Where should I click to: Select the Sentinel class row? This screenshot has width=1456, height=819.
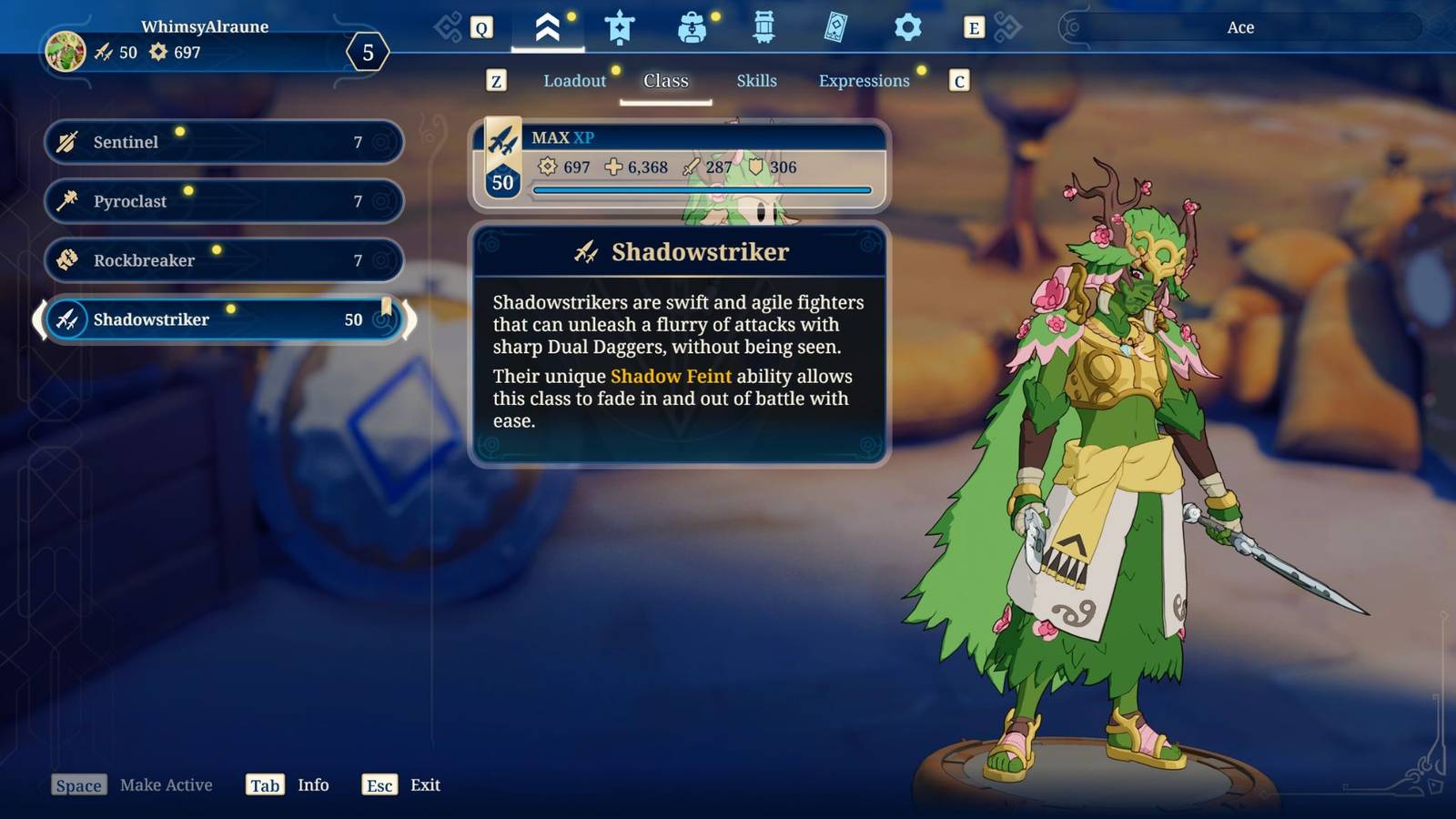223,142
